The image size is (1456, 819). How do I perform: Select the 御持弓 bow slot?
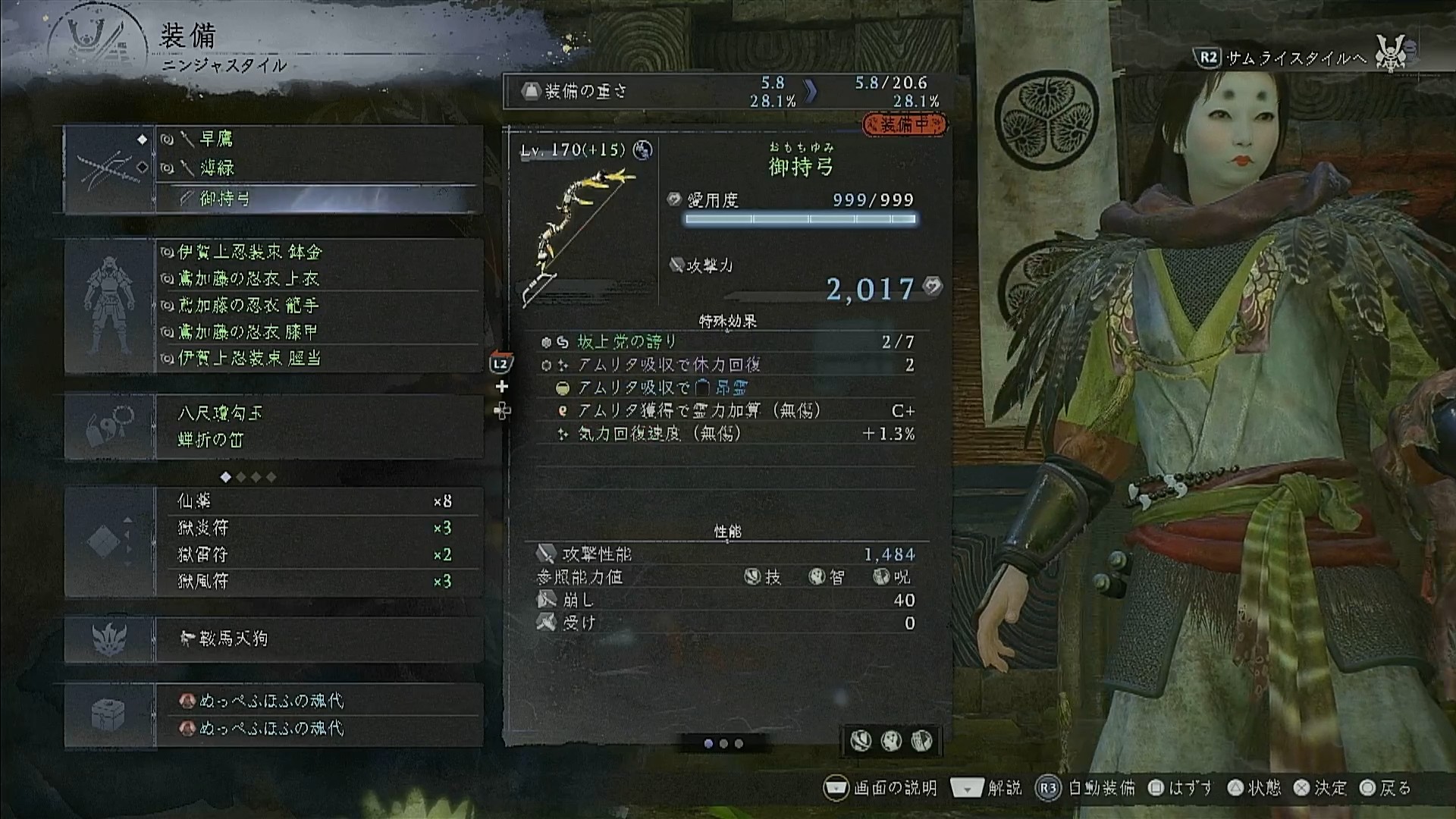click(x=318, y=199)
